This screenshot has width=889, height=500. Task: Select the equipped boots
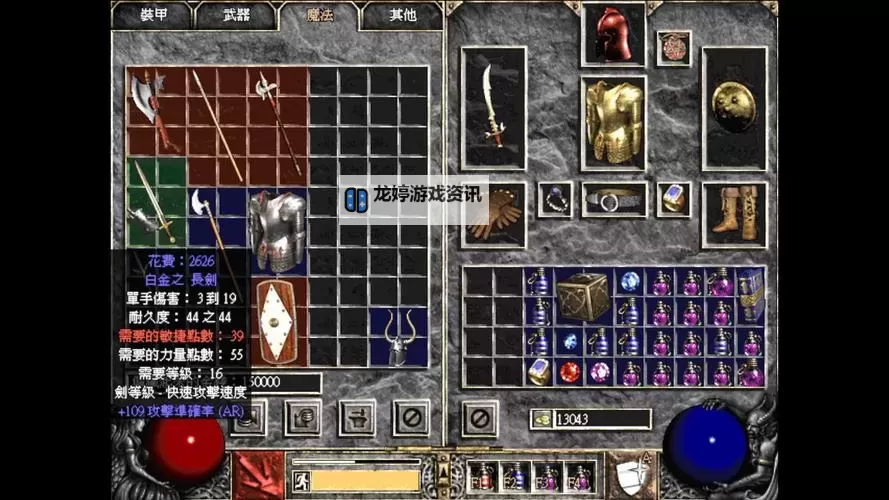click(x=734, y=214)
